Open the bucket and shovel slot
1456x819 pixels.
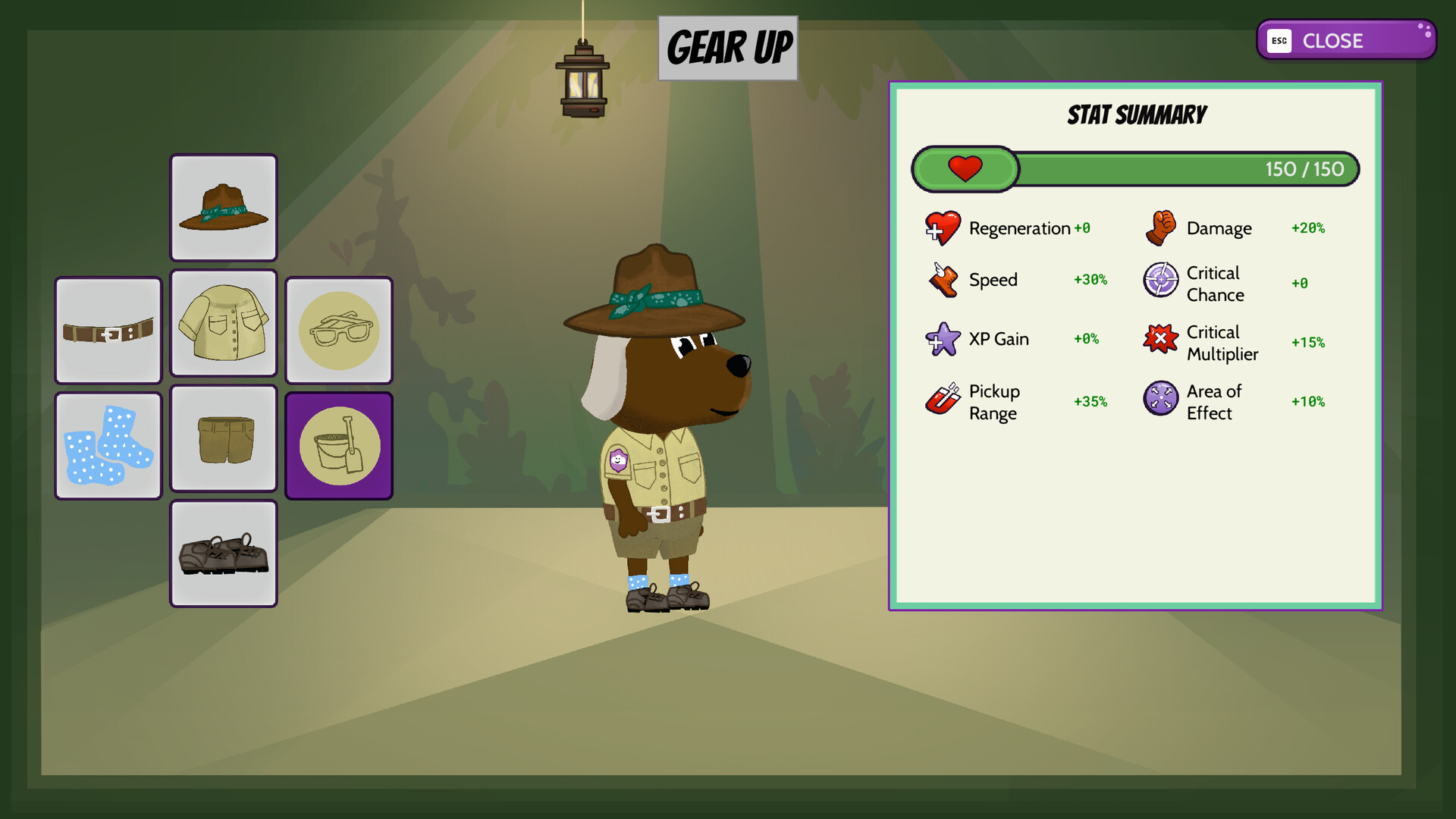click(338, 444)
